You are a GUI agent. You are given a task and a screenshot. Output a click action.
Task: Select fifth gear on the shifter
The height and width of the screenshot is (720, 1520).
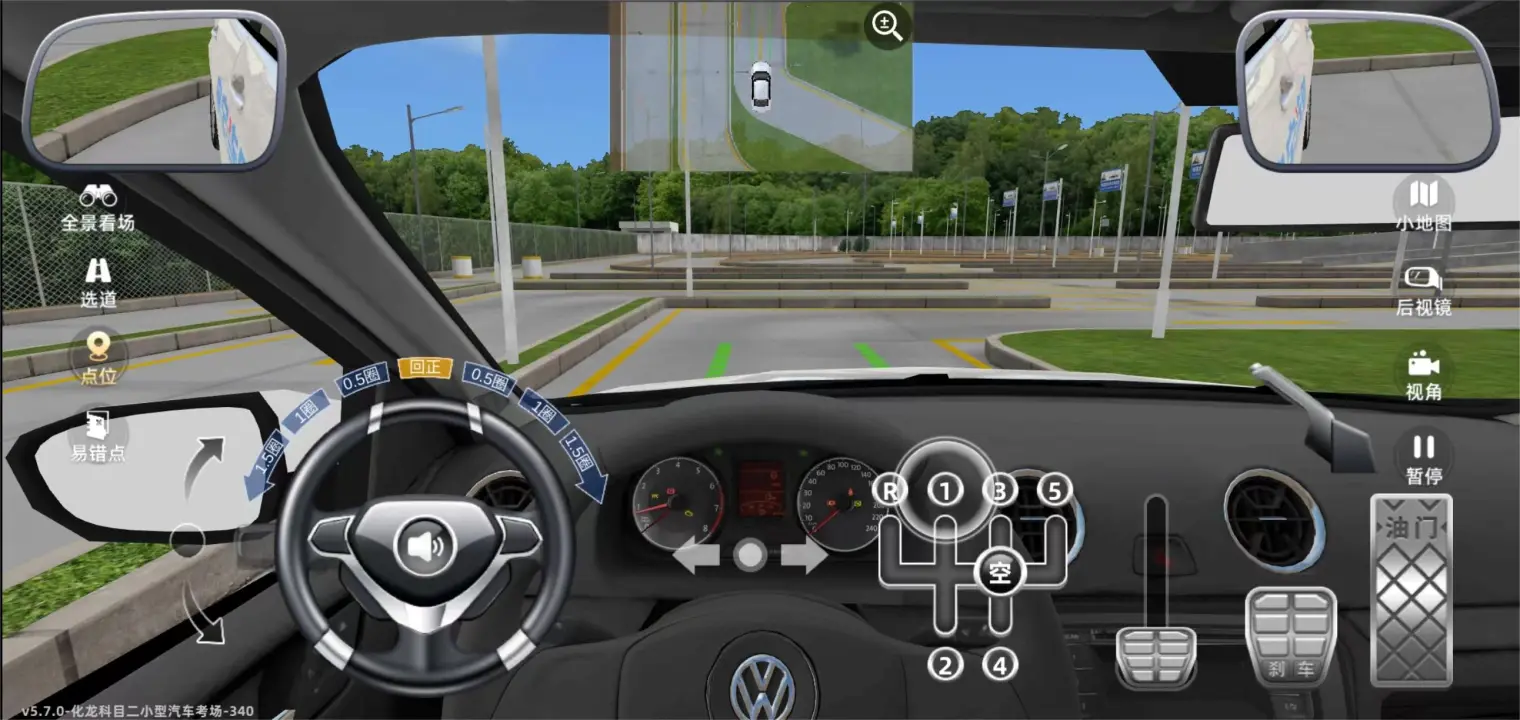click(x=1054, y=490)
